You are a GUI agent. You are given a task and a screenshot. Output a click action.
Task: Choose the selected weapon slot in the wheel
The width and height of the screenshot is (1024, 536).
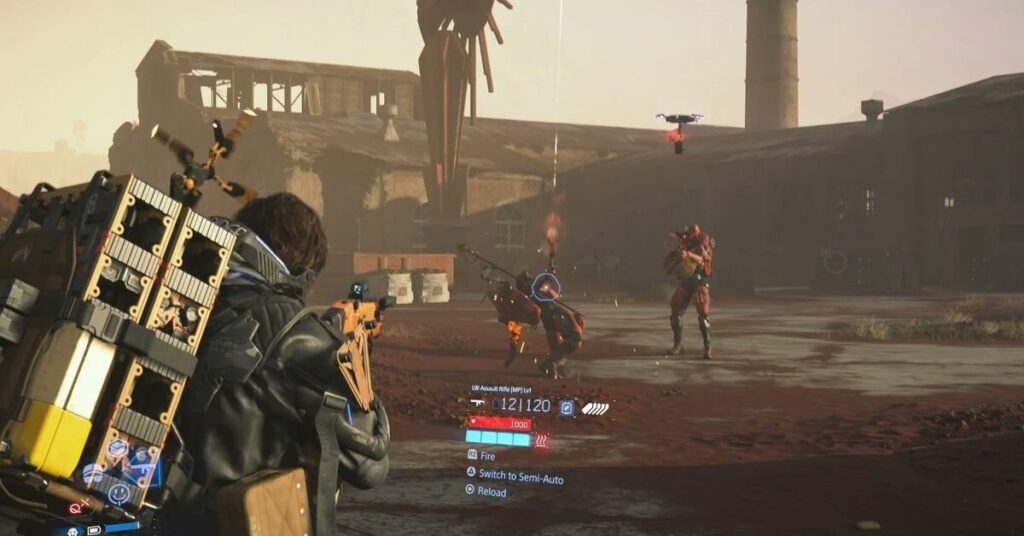(141, 468)
